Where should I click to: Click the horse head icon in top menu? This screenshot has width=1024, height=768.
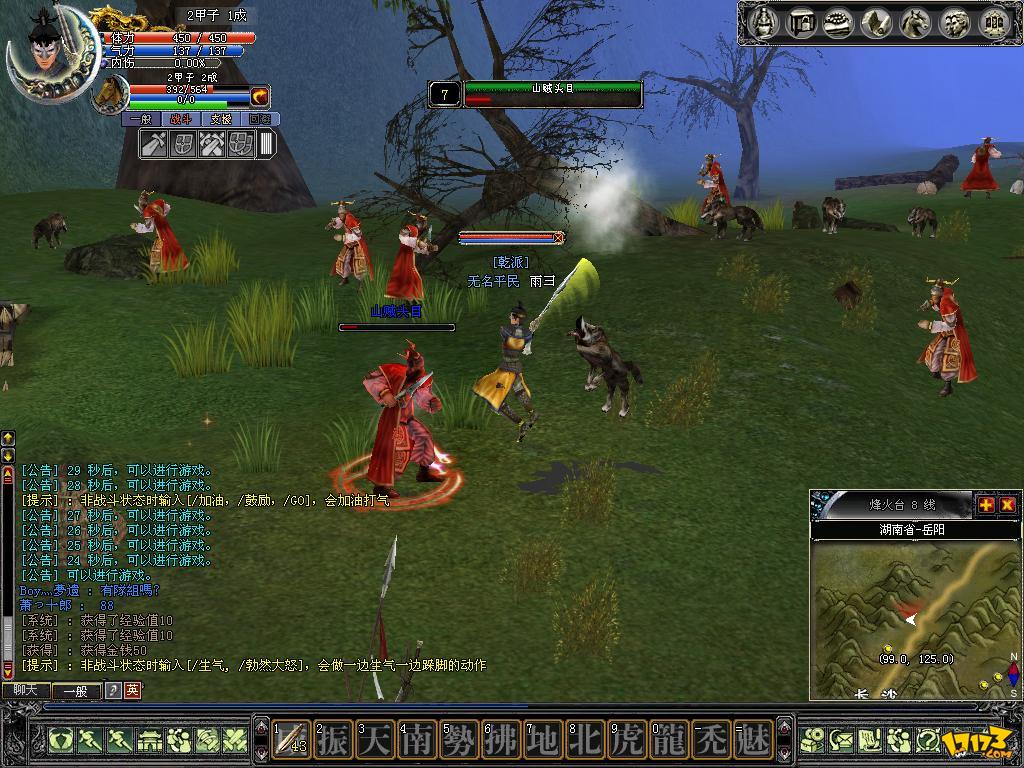pos(915,22)
